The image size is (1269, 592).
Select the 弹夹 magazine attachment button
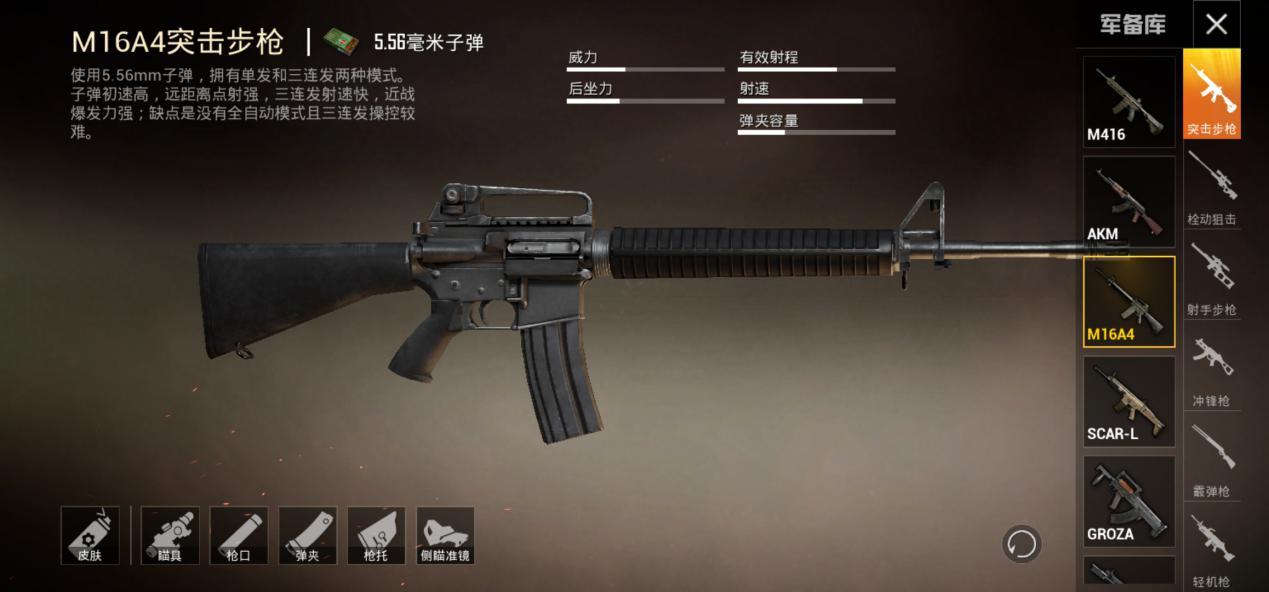click(x=307, y=535)
